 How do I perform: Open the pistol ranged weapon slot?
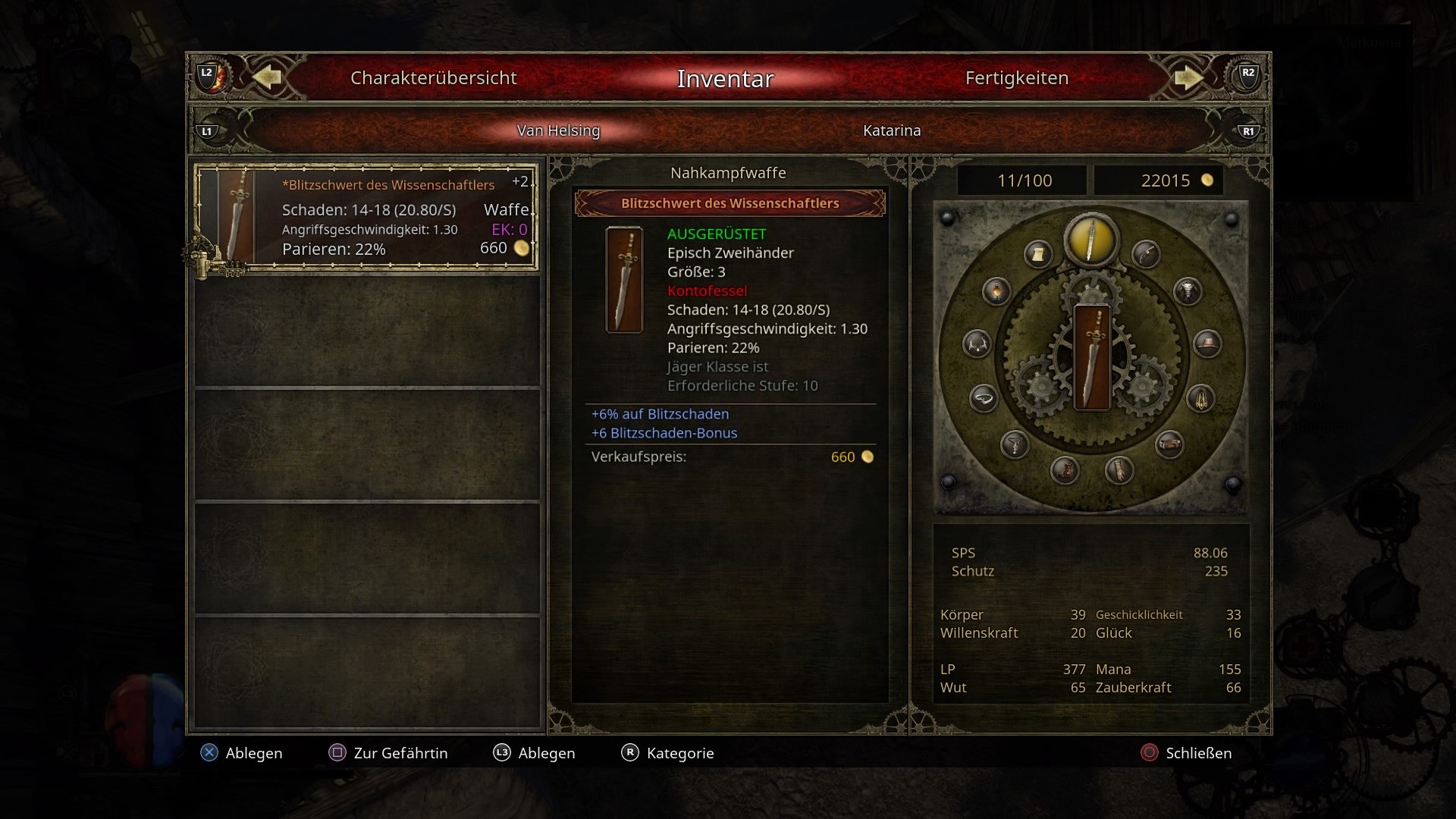tap(1144, 254)
